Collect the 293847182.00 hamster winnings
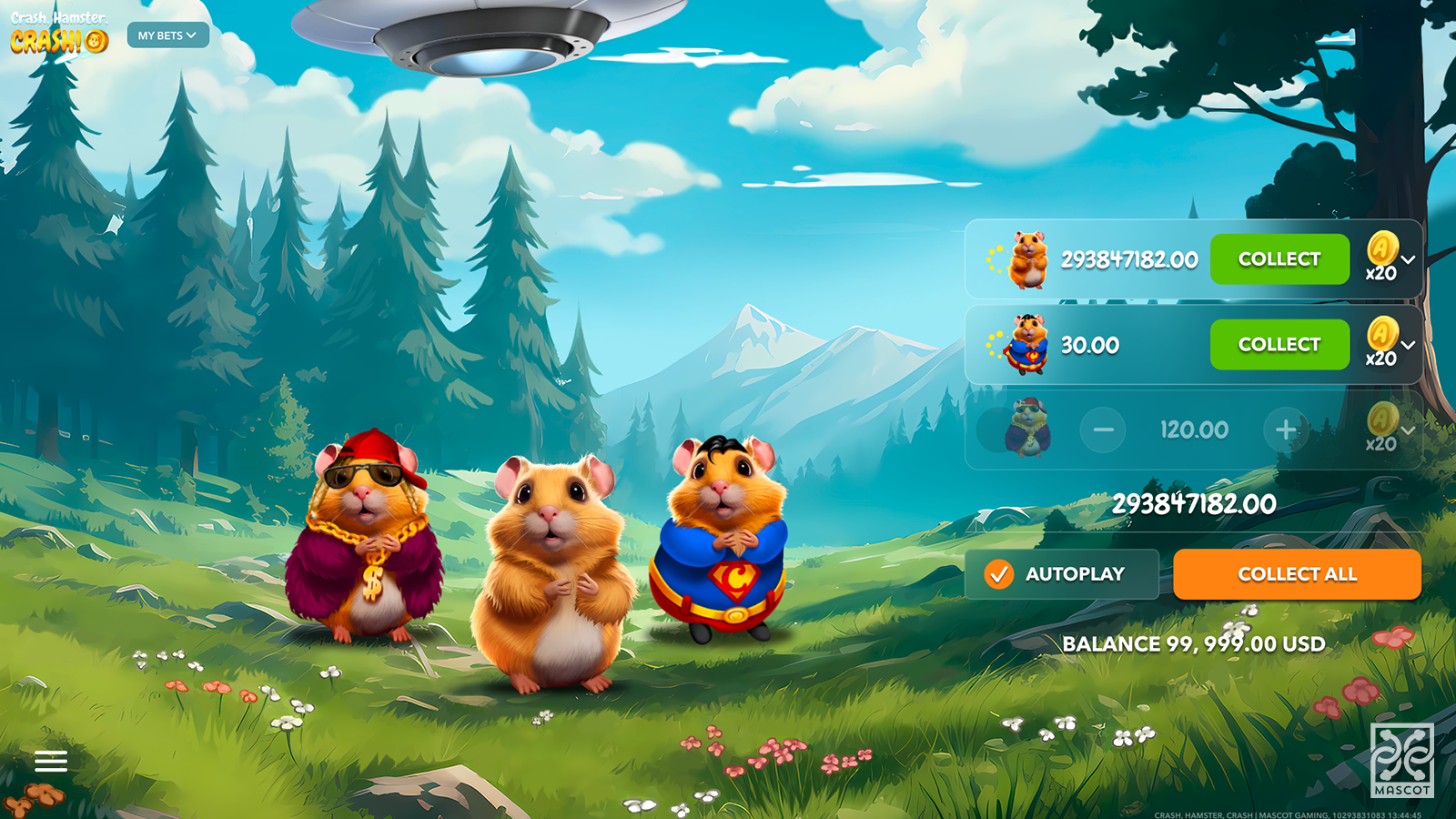1456x819 pixels. click(1279, 259)
